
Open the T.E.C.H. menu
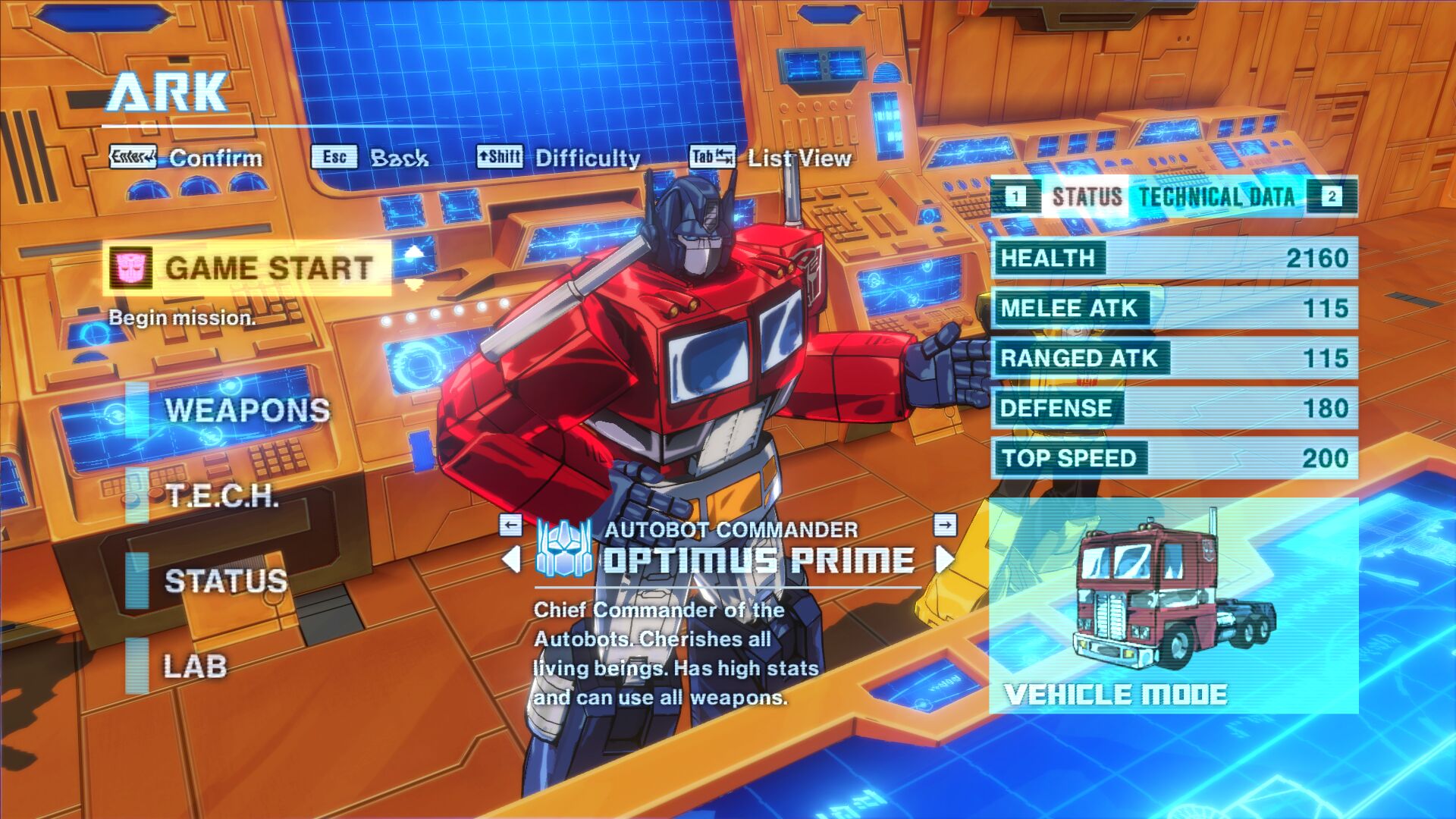[x=221, y=496]
